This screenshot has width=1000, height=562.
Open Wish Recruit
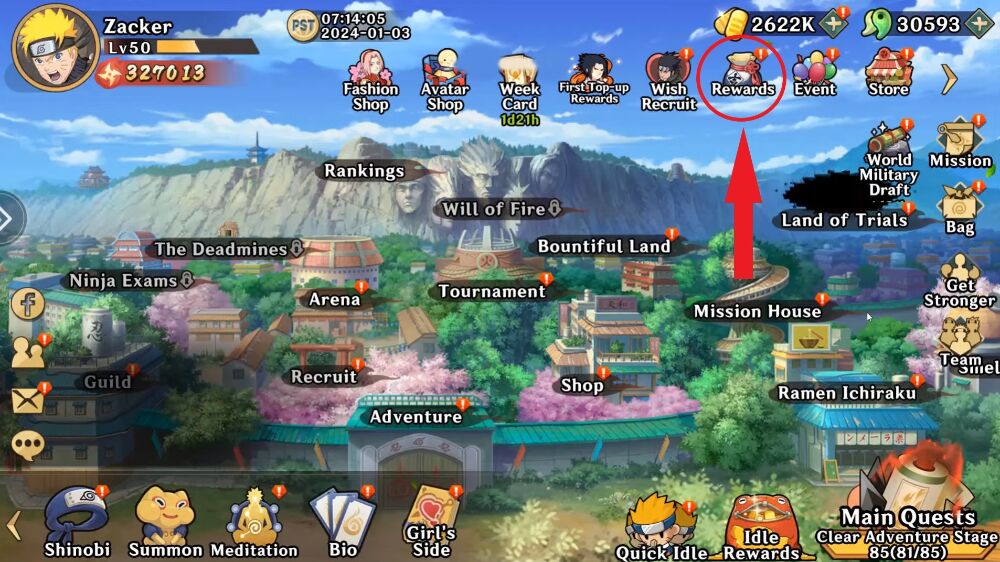coord(668,78)
